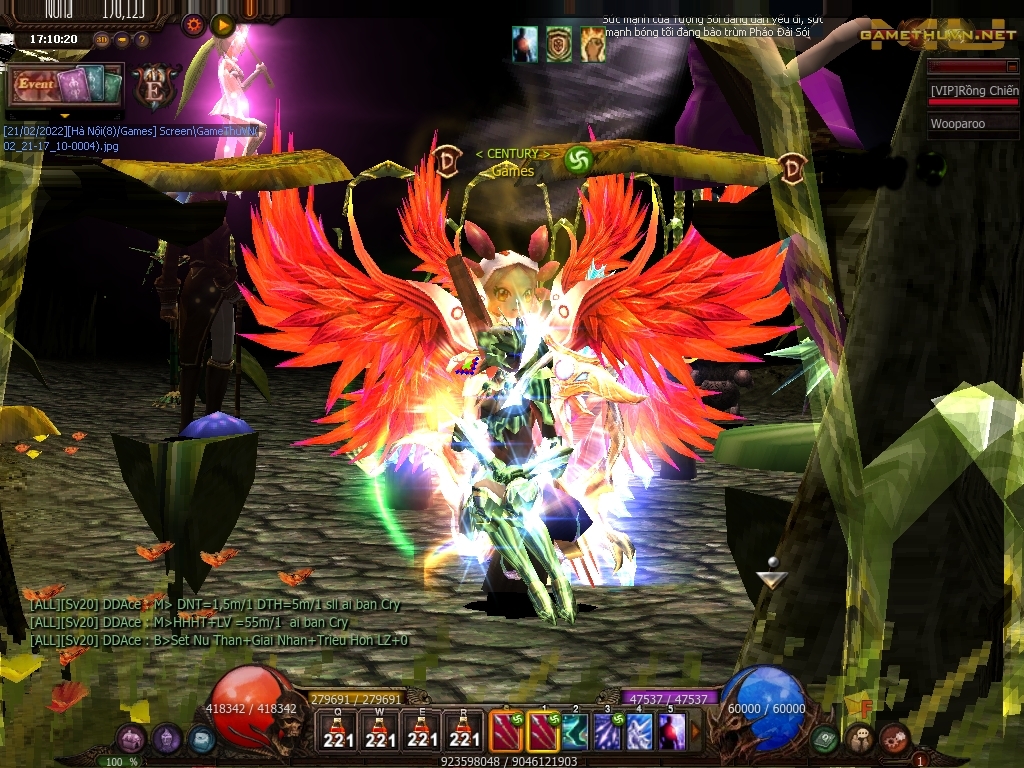
Task: Open the Event cards panel
Action: coord(66,86)
